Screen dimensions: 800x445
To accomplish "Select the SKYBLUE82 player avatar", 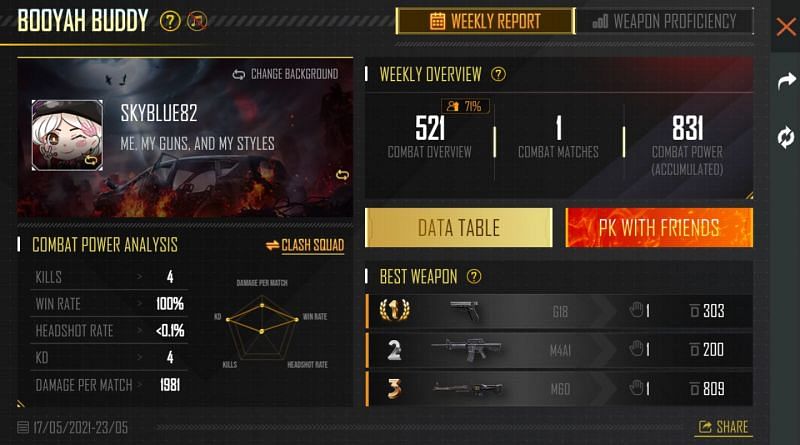I will click(67, 135).
